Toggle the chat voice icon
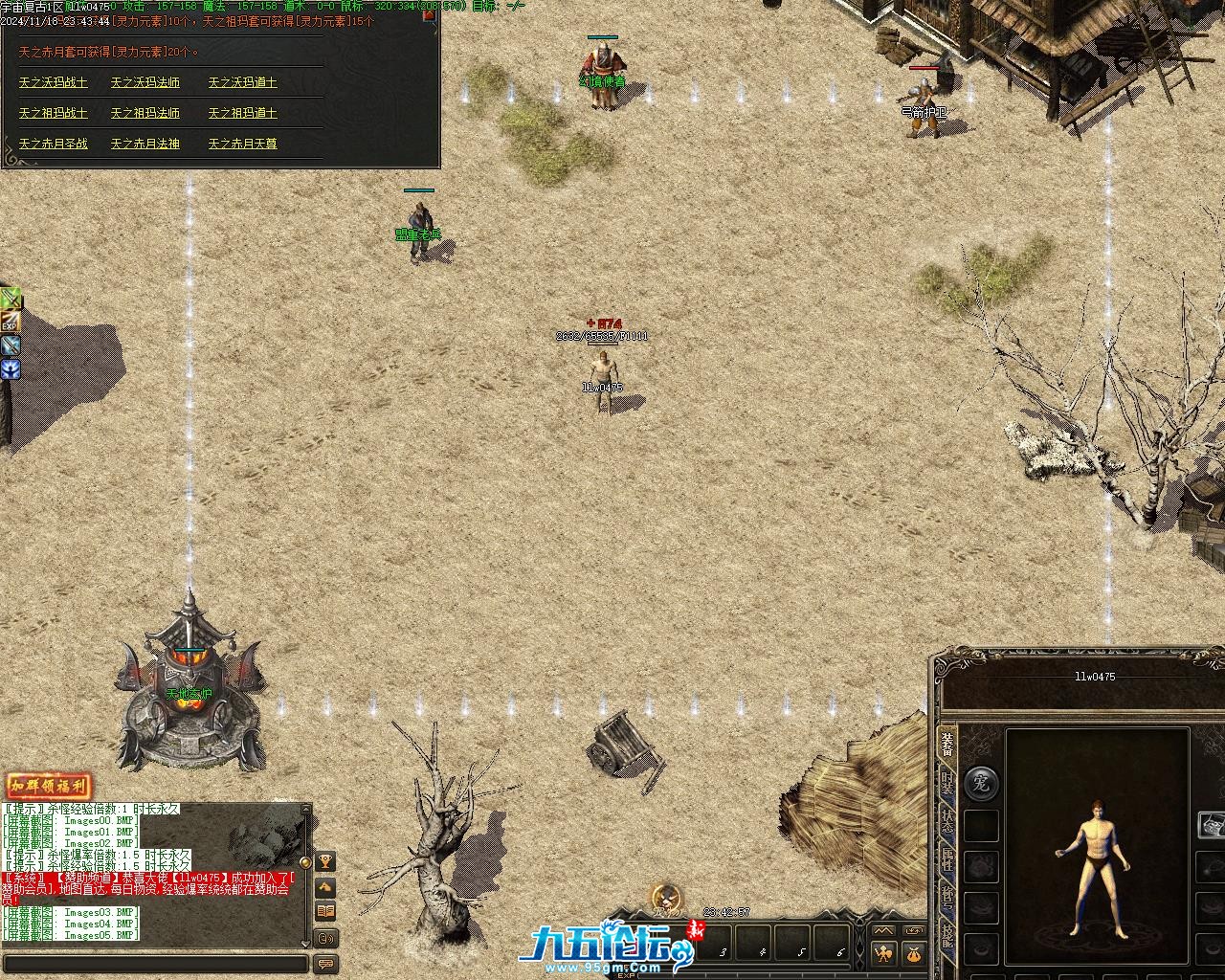1225x980 pixels. point(325,938)
